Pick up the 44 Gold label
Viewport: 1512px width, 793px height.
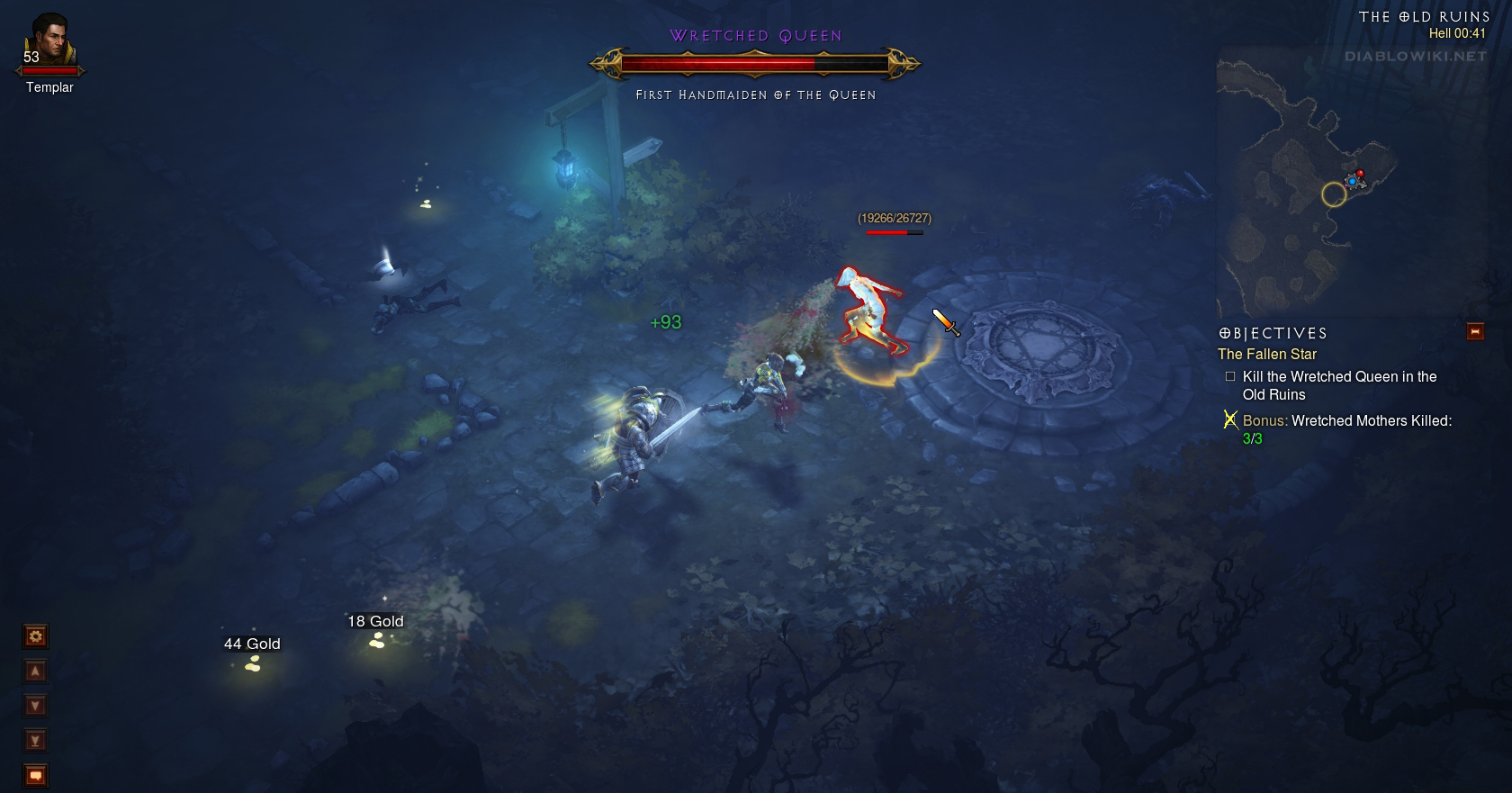[252, 644]
